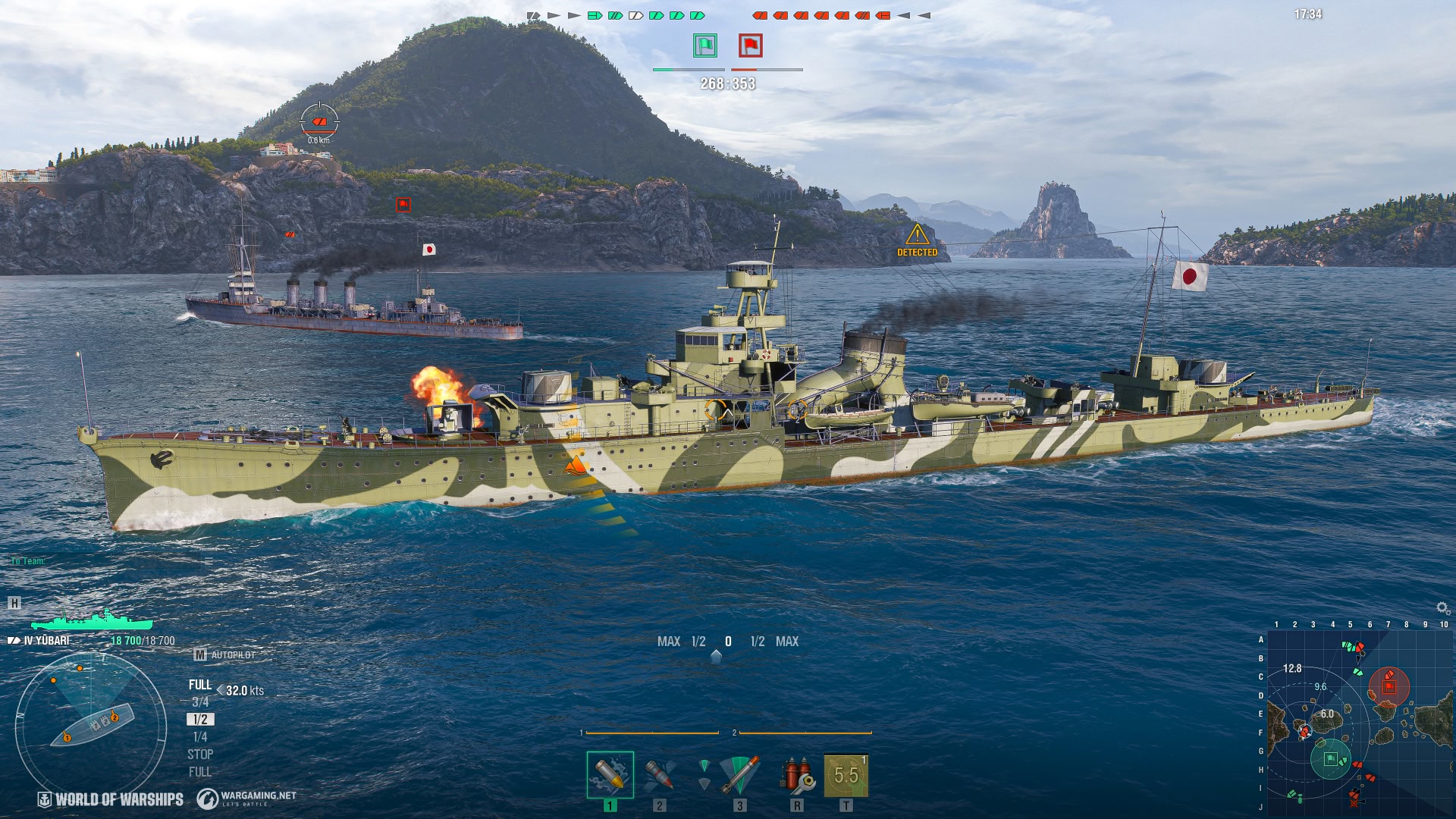This screenshot has width=1456, height=819.
Task: Activate the consumable showing 5.5 countdown
Action: (x=846, y=774)
